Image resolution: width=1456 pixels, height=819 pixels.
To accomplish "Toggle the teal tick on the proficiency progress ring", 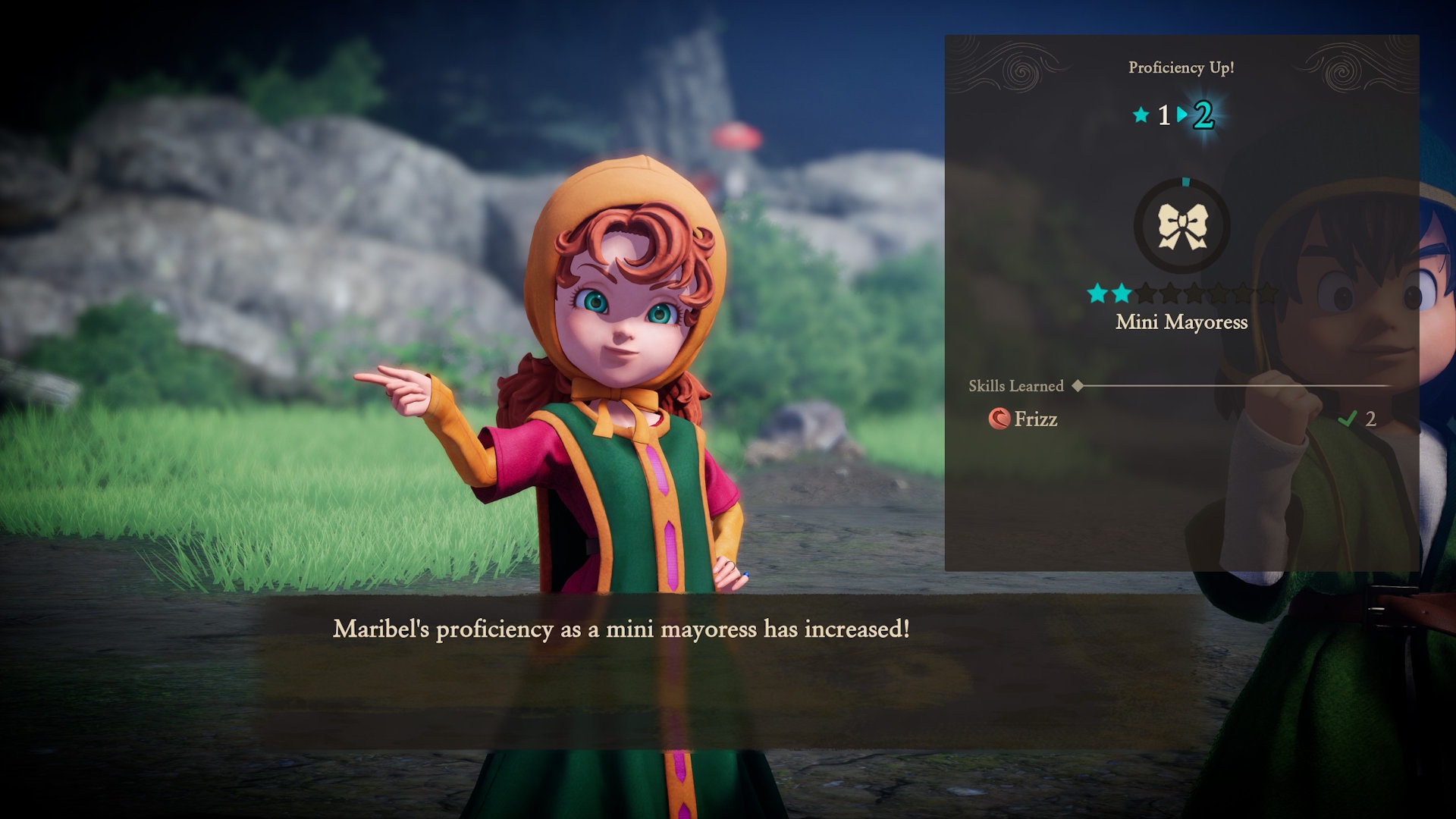I will coord(1185,180).
